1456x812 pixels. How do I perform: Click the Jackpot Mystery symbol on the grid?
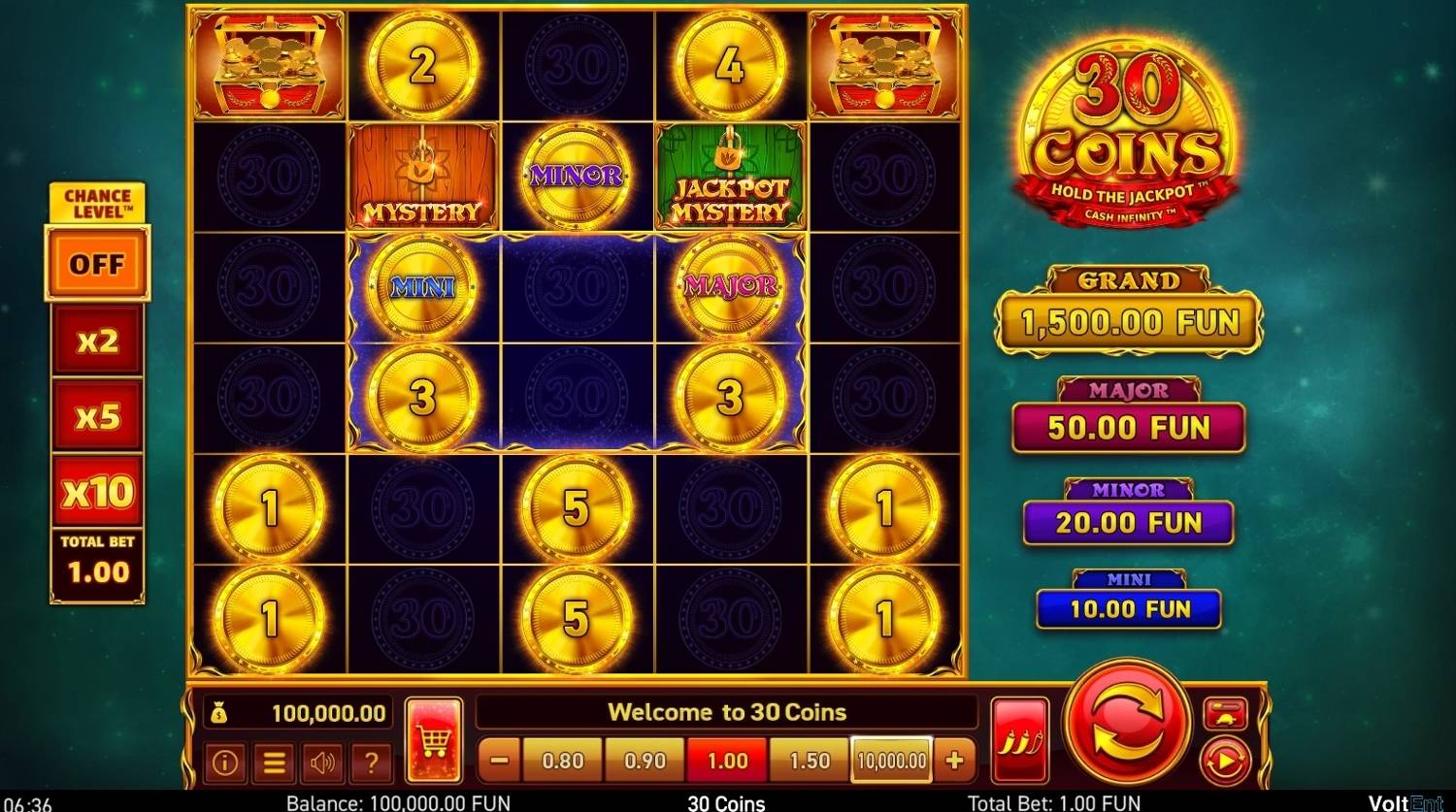coord(731,176)
